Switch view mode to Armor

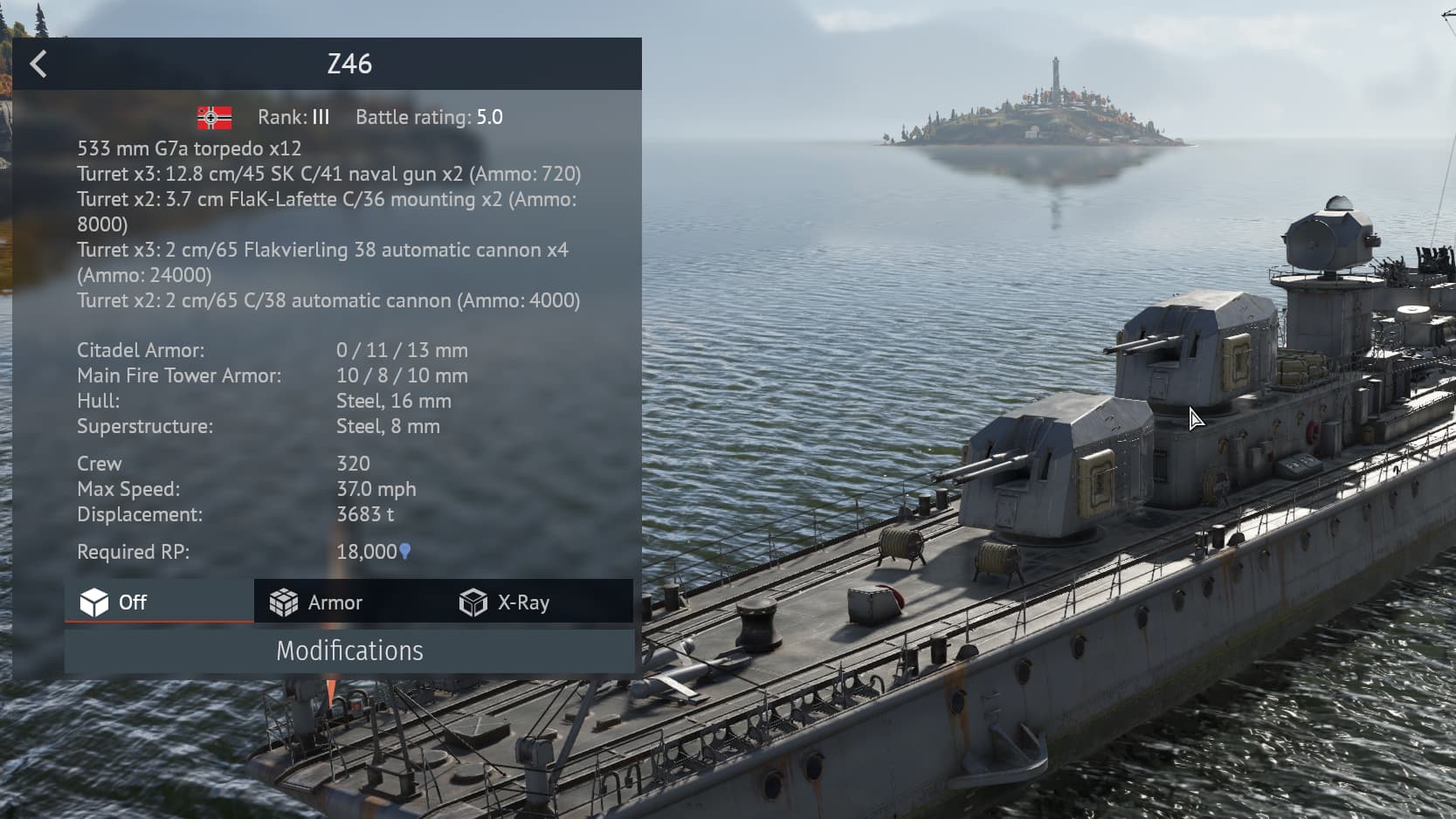(x=317, y=602)
